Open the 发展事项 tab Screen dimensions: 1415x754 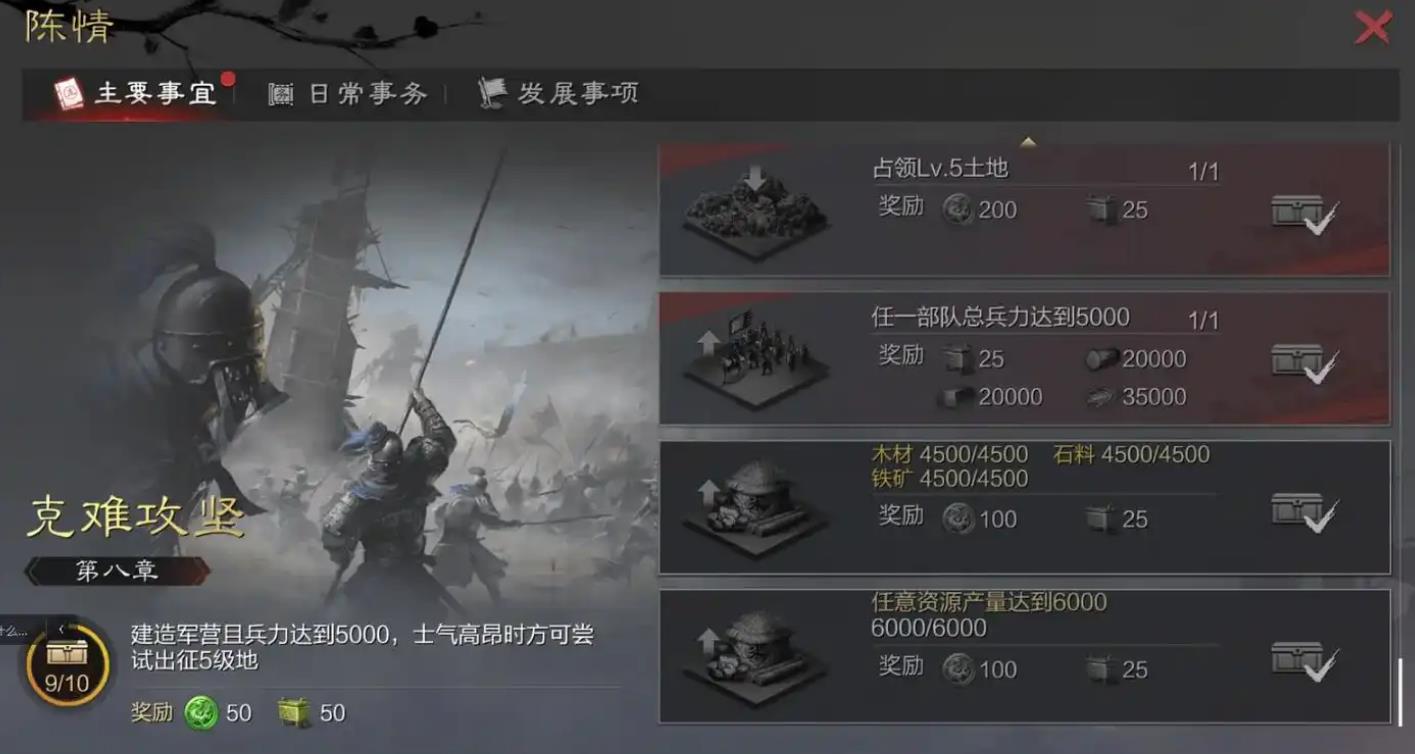tap(575, 92)
